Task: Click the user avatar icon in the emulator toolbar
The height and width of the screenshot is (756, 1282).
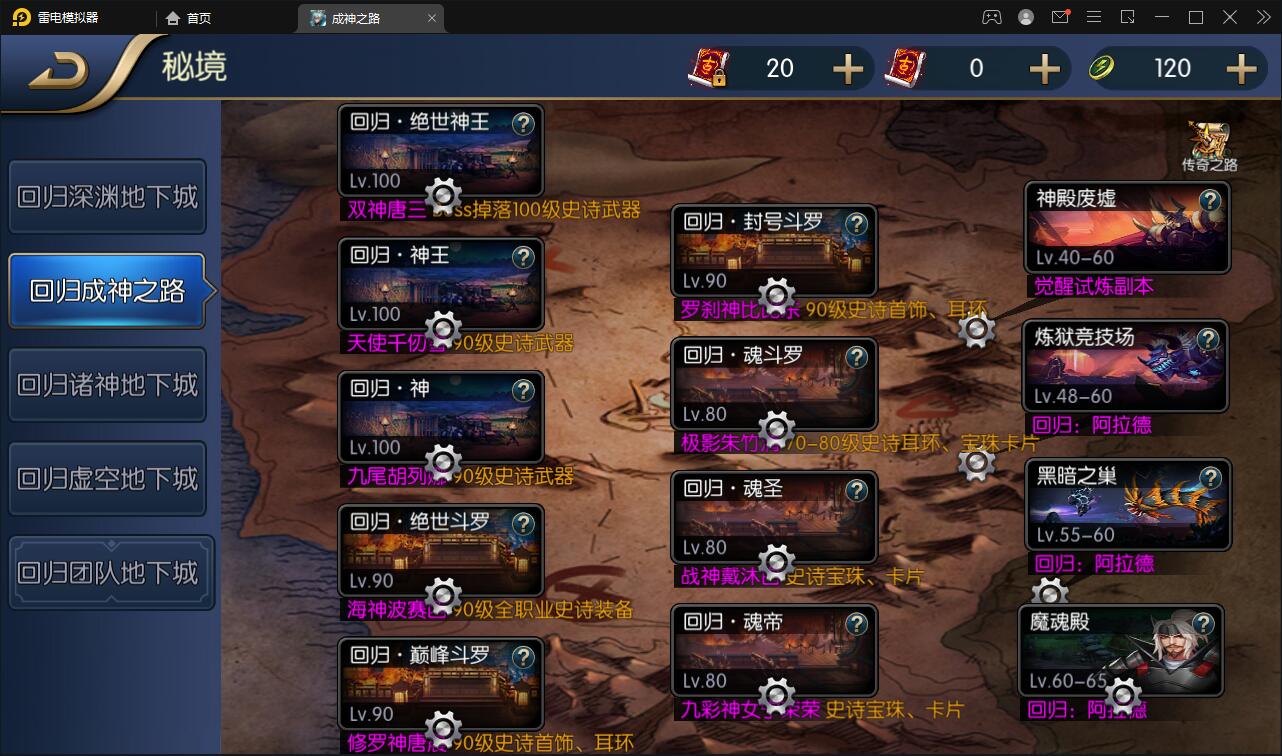Action: pos(1025,16)
